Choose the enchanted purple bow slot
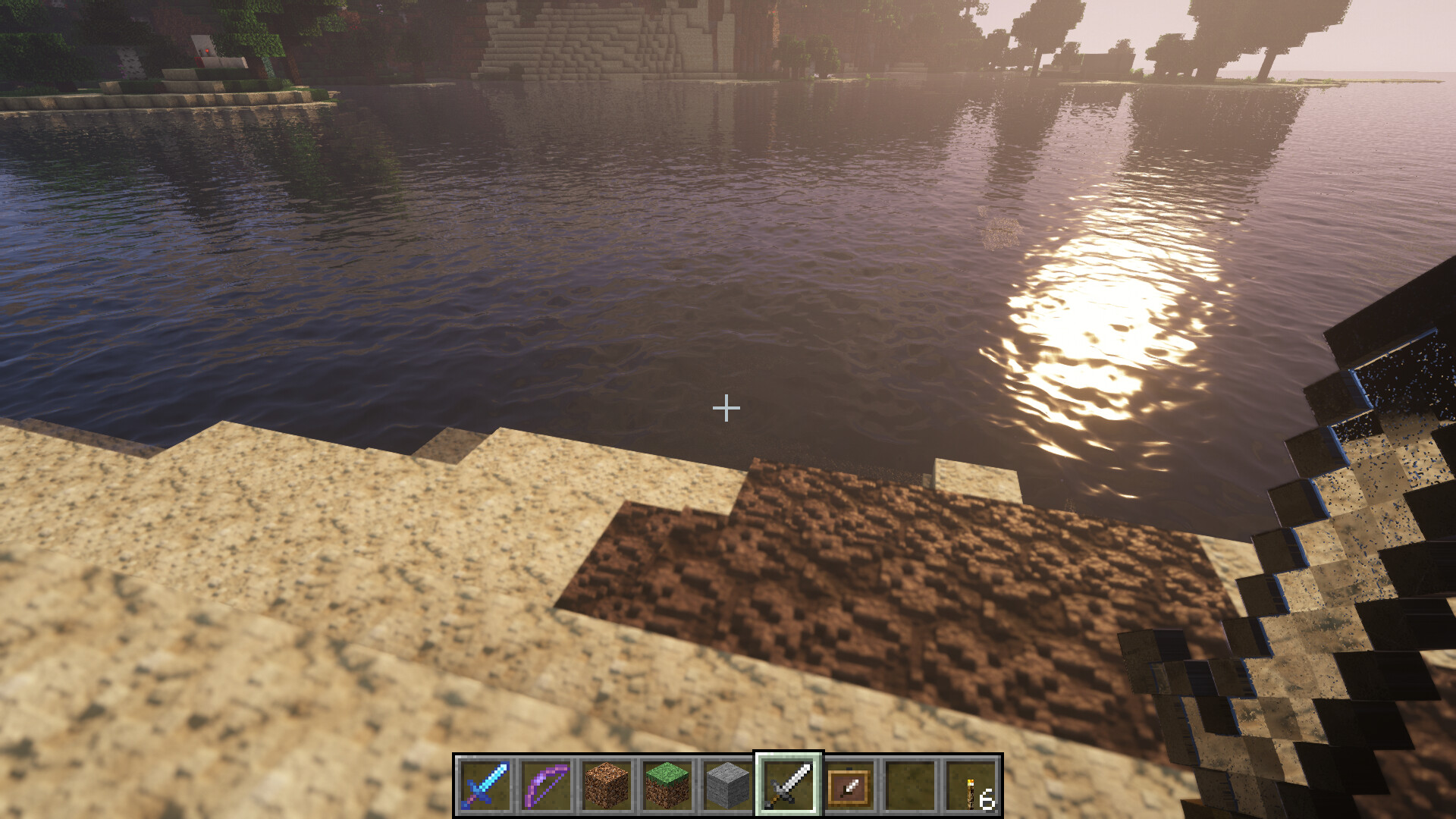 click(x=546, y=785)
